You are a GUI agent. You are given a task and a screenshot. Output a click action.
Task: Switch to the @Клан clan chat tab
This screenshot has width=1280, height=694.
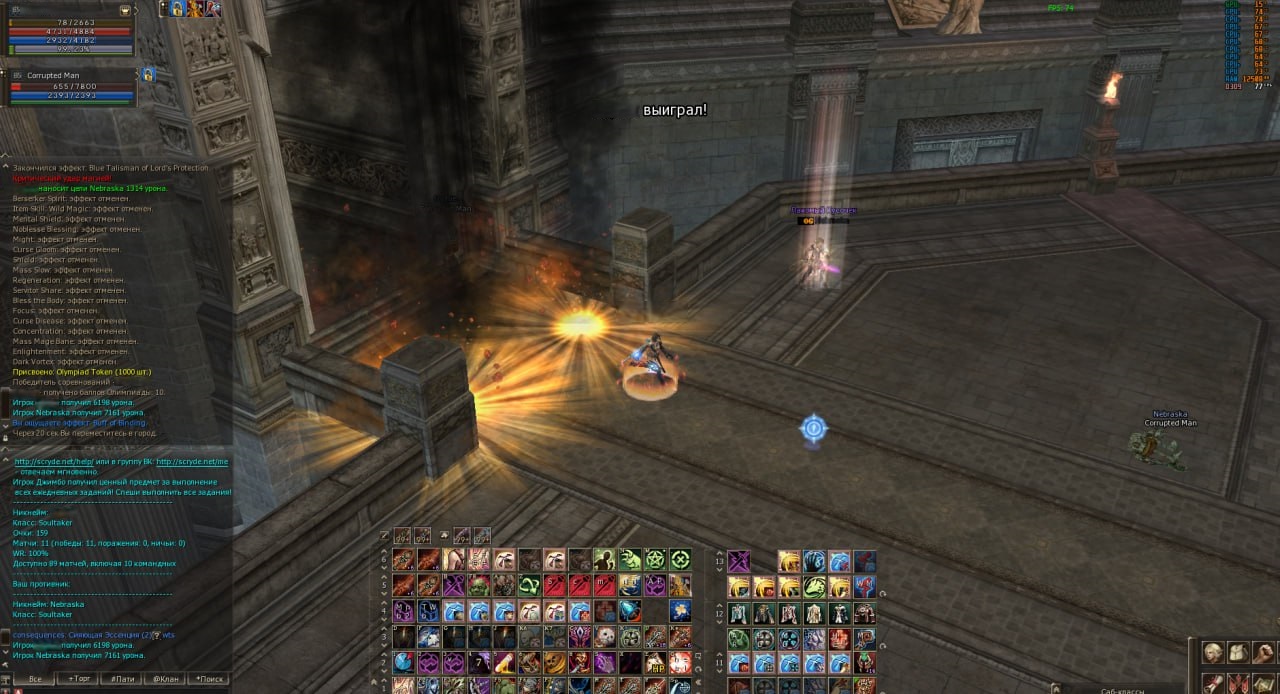(x=165, y=679)
